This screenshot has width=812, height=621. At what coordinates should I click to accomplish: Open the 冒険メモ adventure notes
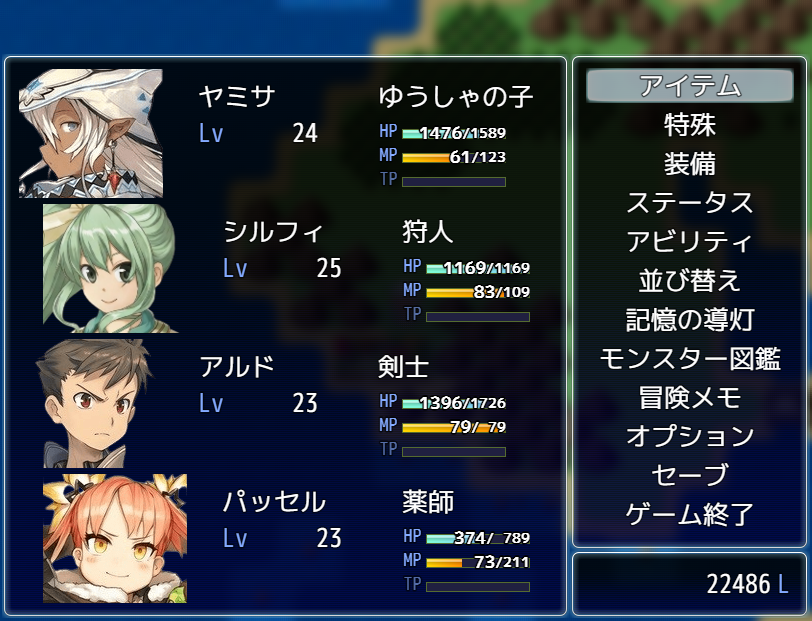coord(690,398)
